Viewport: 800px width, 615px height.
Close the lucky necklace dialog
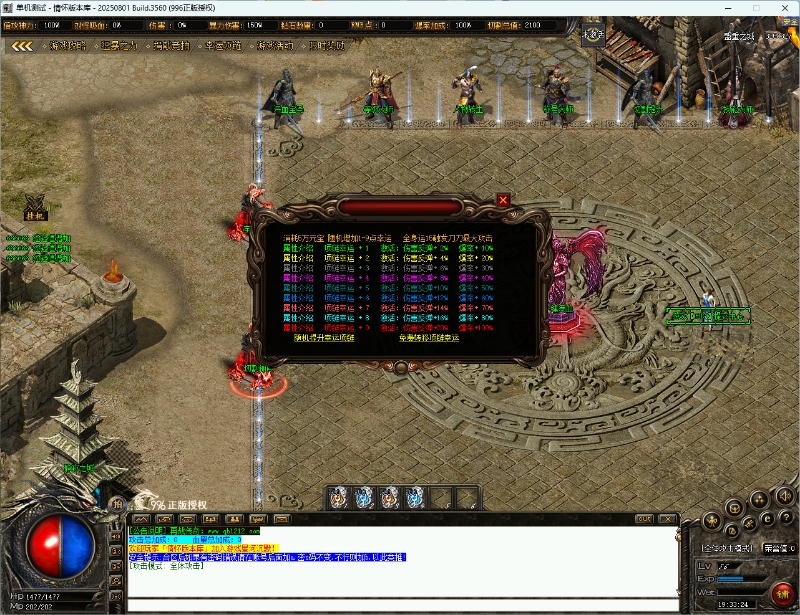tap(503, 200)
